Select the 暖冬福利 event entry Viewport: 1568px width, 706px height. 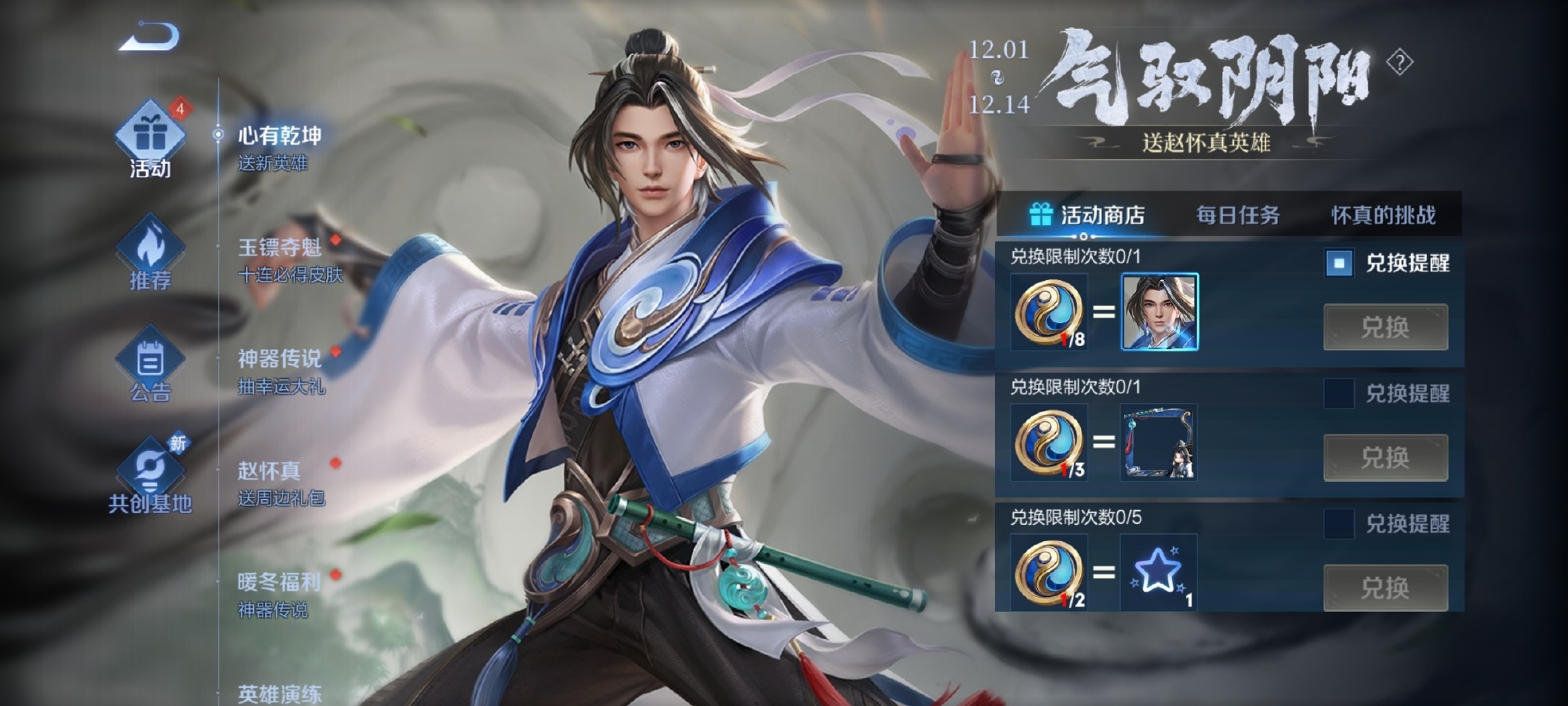pyautogui.click(x=279, y=594)
